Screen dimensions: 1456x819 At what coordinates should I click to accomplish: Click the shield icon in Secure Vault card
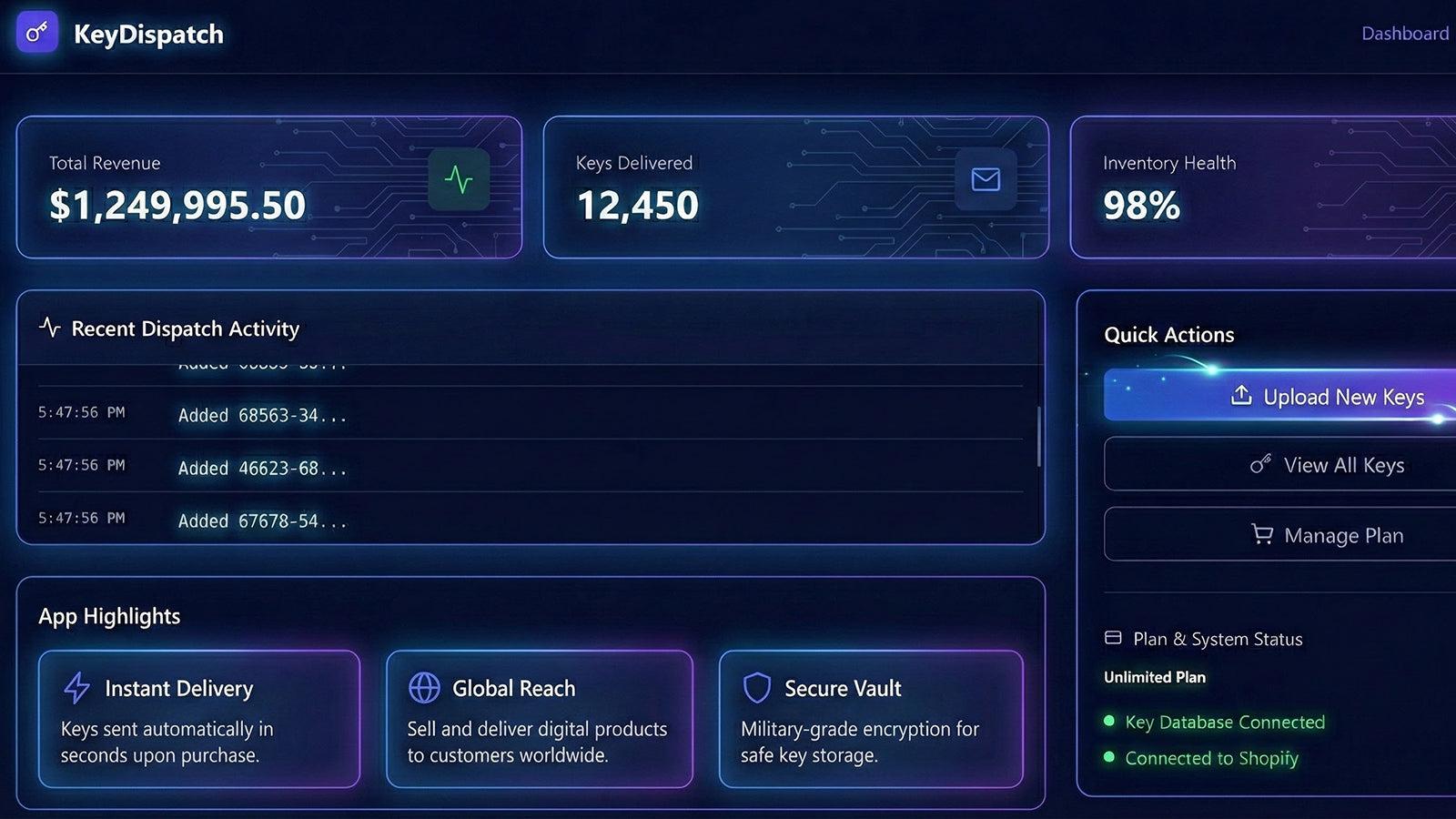pyautogui.click(x=758, y=689)
